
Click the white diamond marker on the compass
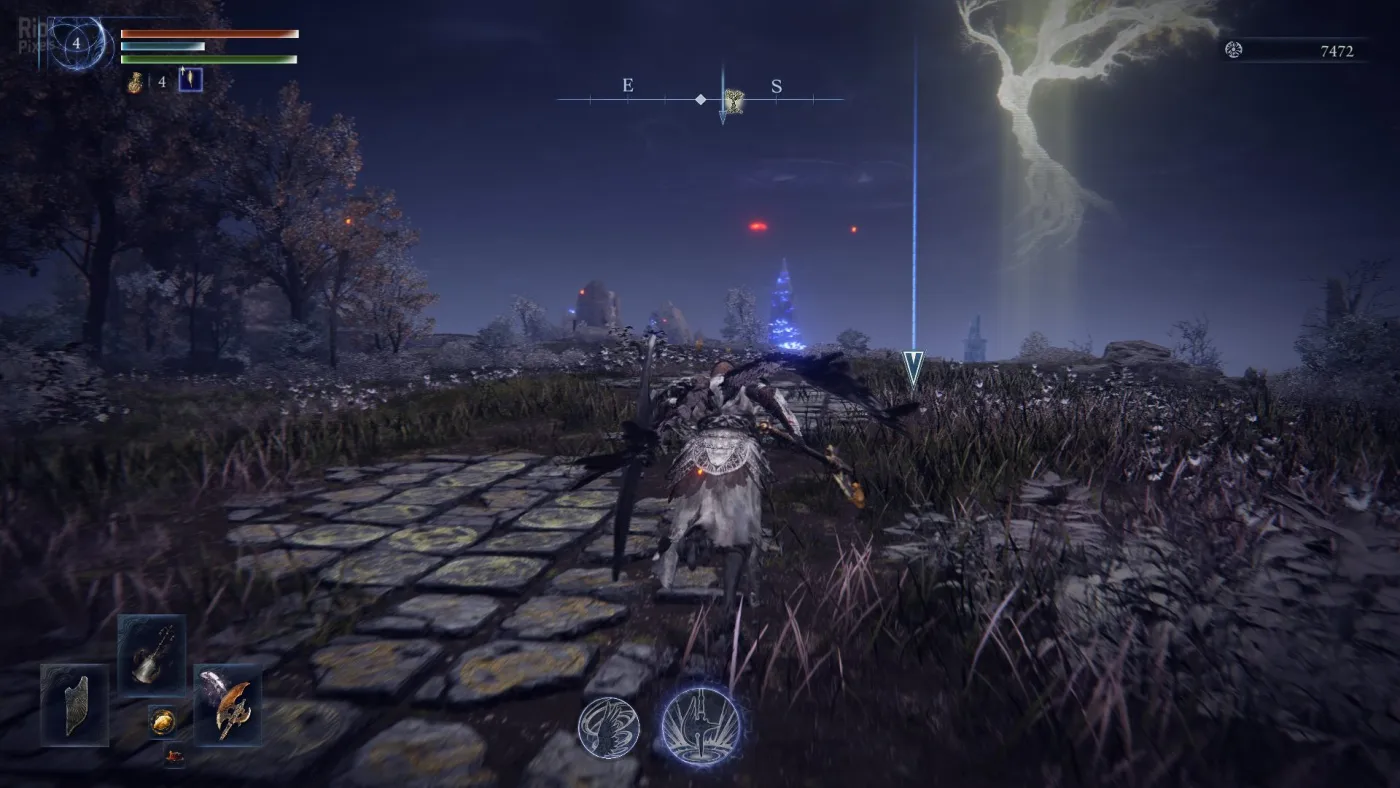(701, 99)
